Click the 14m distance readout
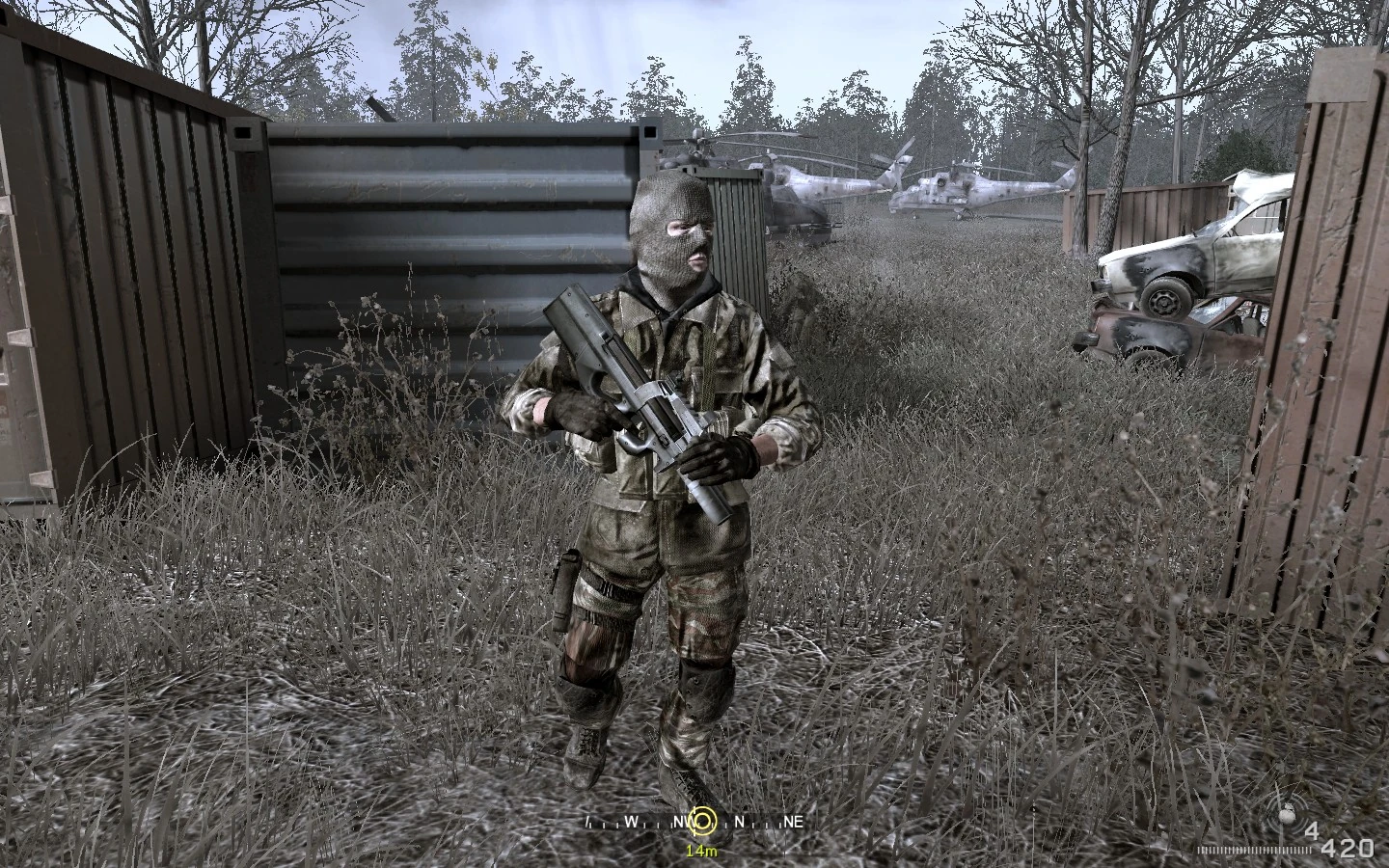Screen dimensions: 1389x868 tap(702, 850)
